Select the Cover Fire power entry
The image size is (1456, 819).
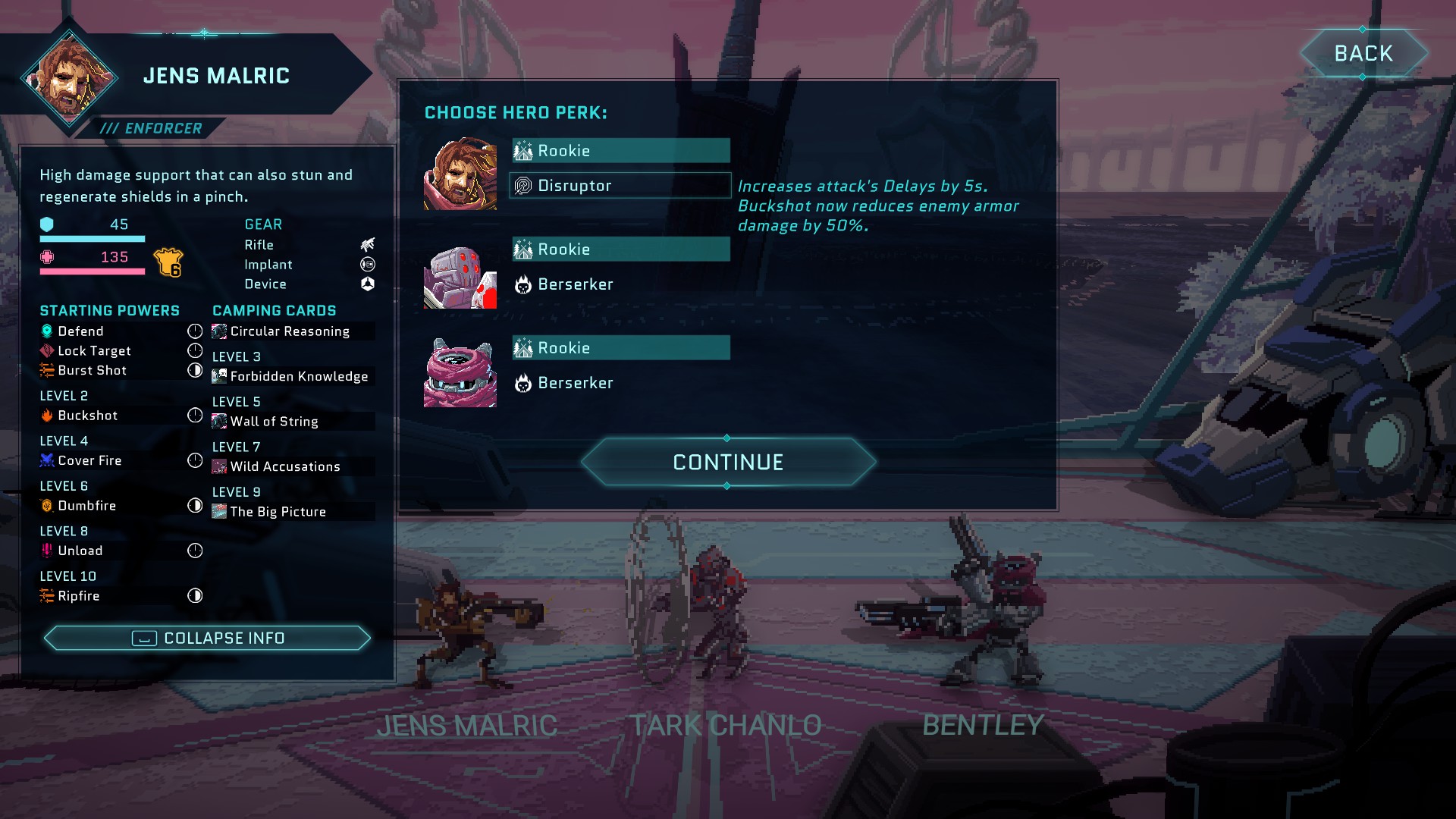89,460
